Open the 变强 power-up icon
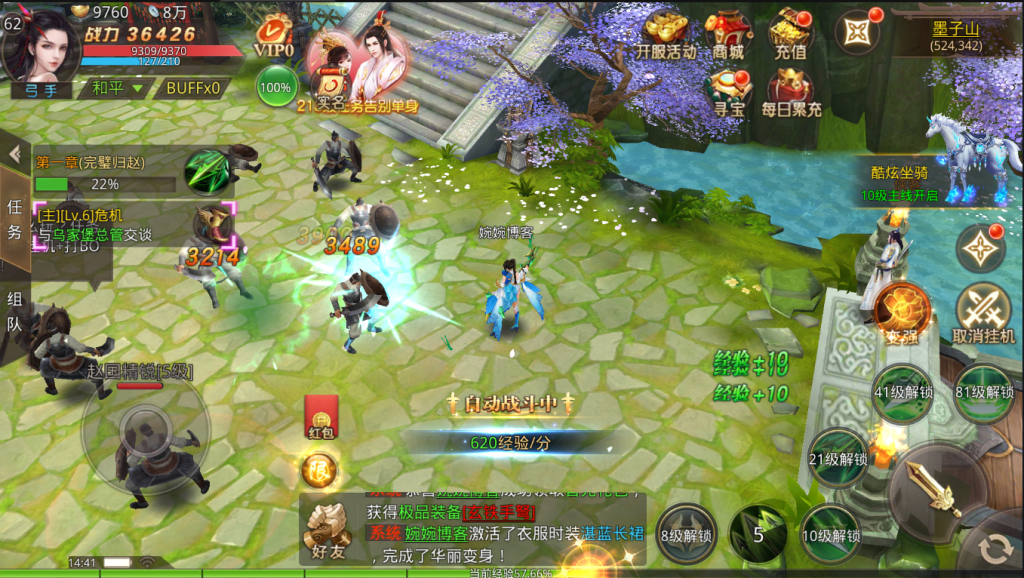The width and height of the screenshot is (1024, 578). [x=901, y=312]
